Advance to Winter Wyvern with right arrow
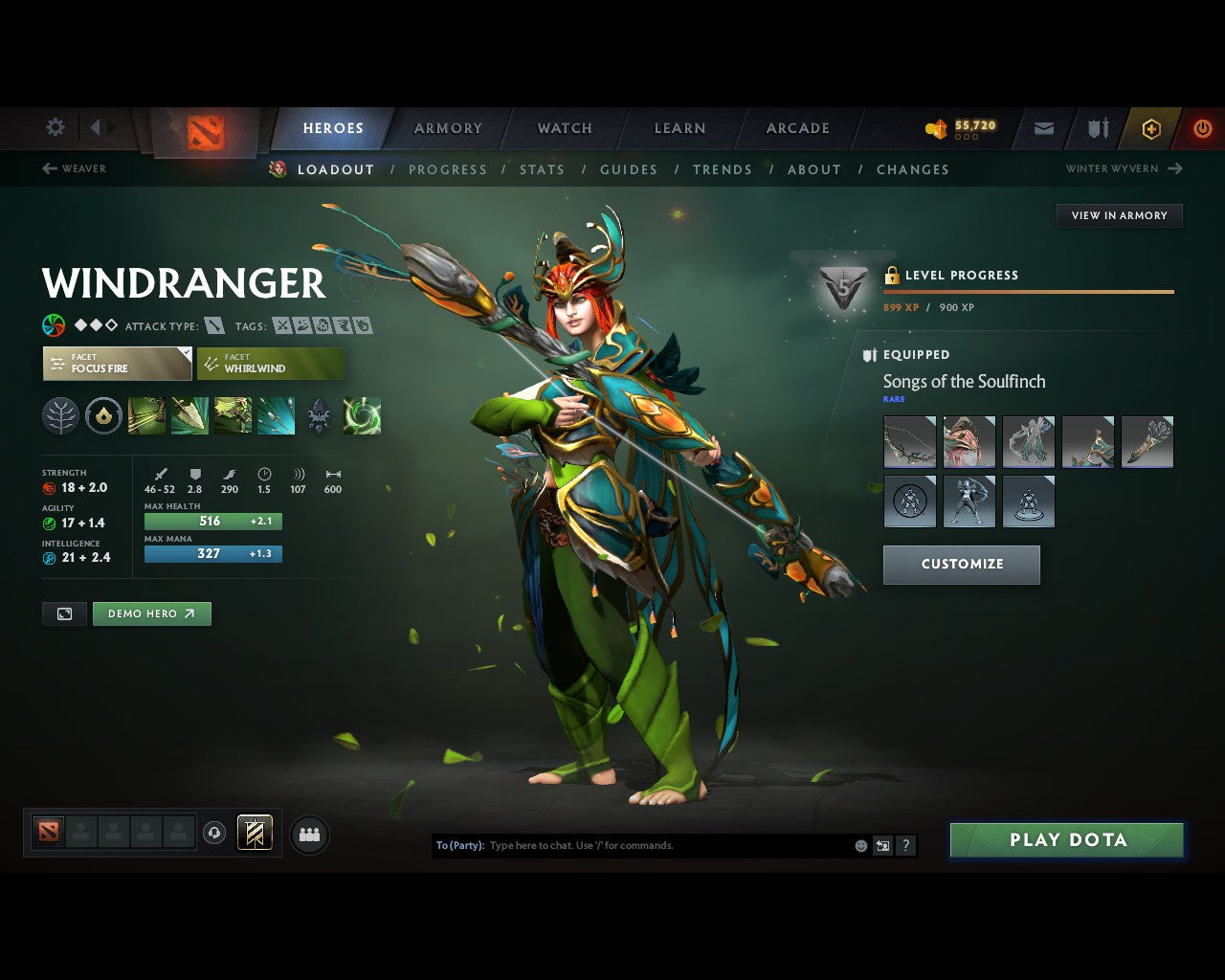 [x=1175, y=168]
